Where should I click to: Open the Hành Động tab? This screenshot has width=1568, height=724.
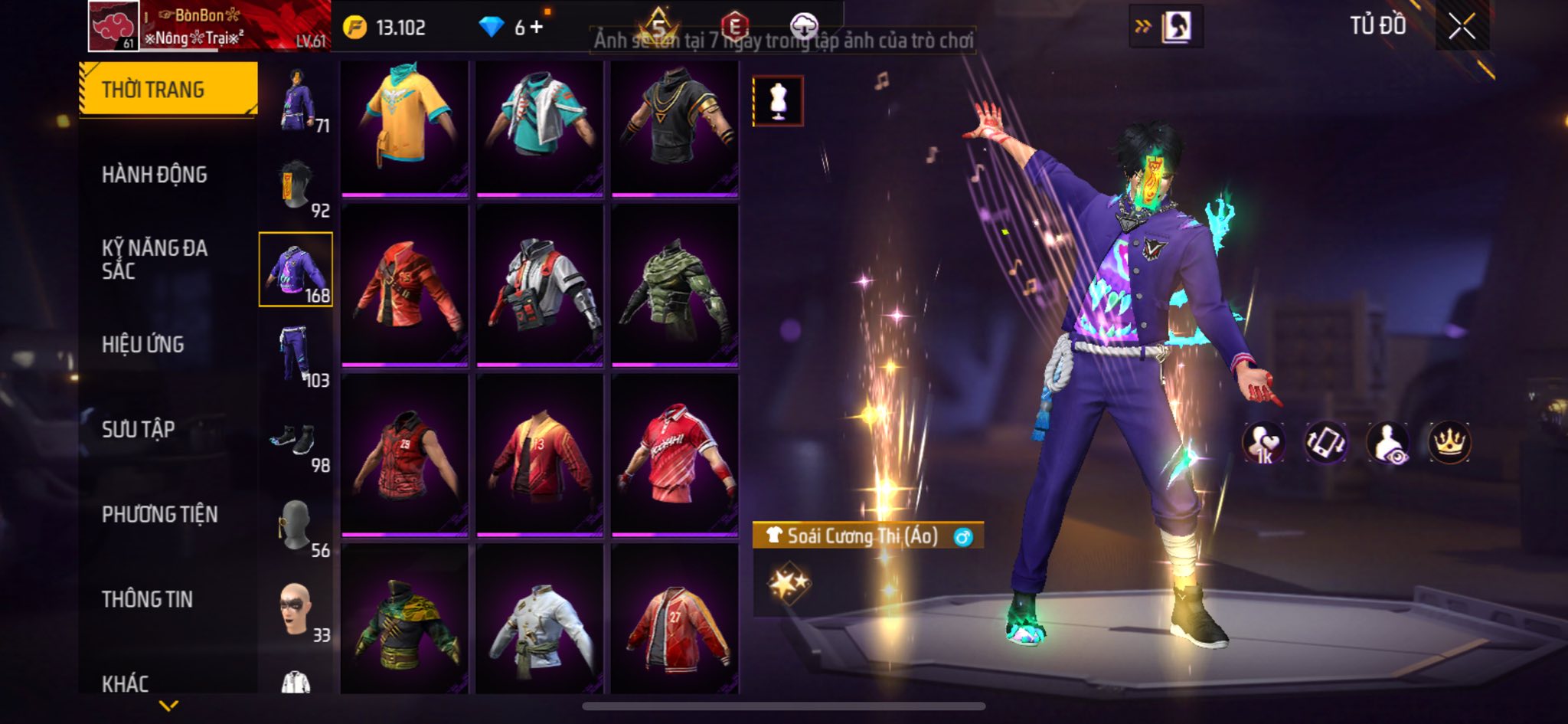tap(155, 175)
